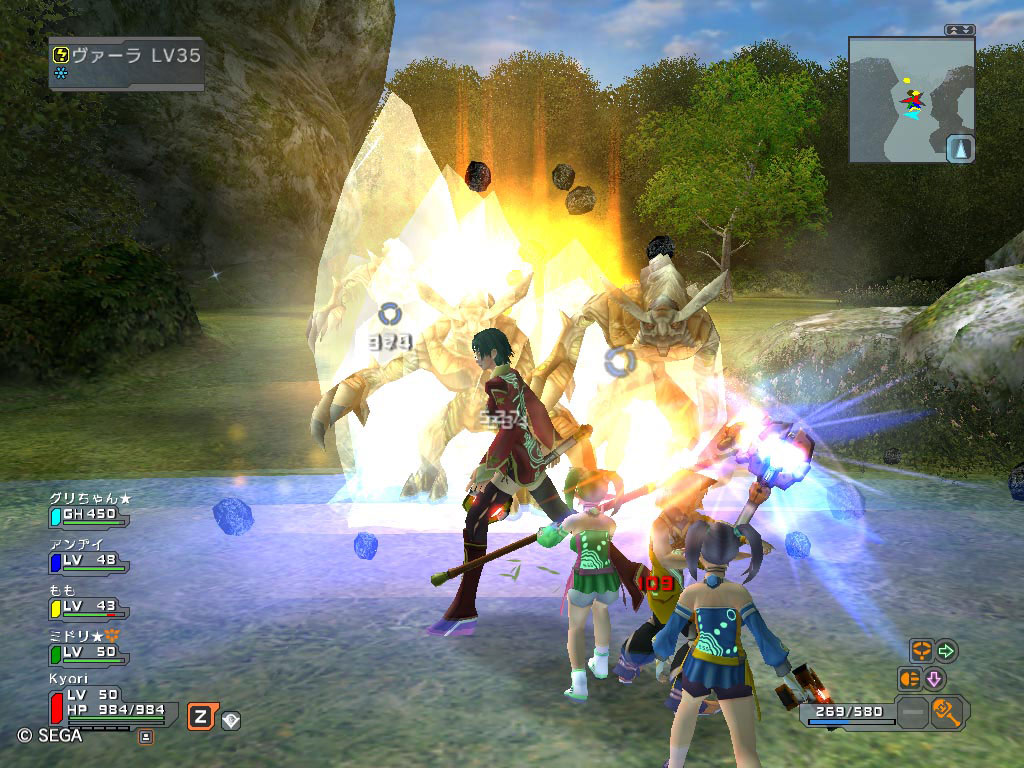This screenshot has width=1024, height=768.
Task: Activate the orange target reticle skill icon
Action: coord(921,651)
